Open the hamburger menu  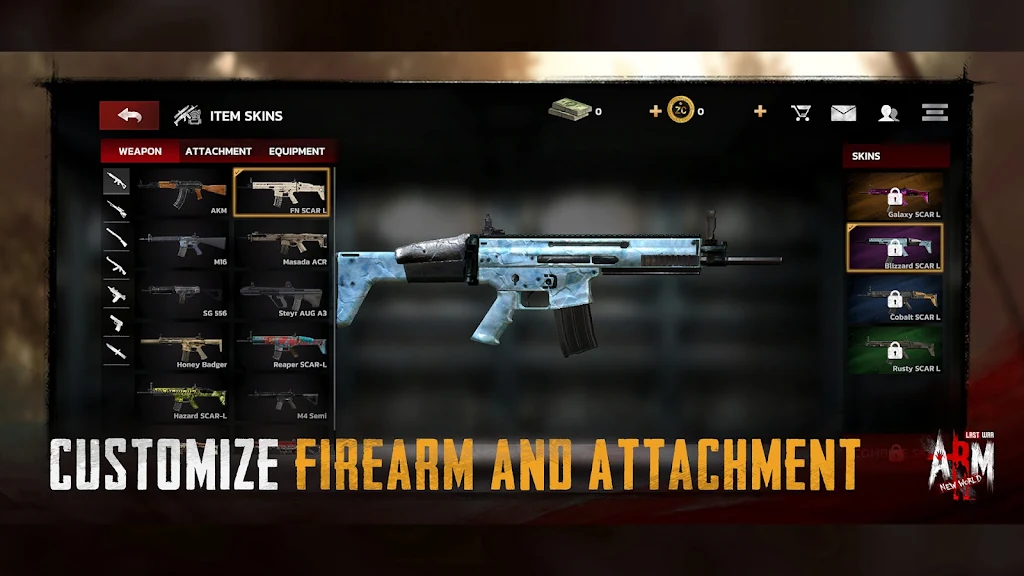pyautogui.click(x=935, y=112)
